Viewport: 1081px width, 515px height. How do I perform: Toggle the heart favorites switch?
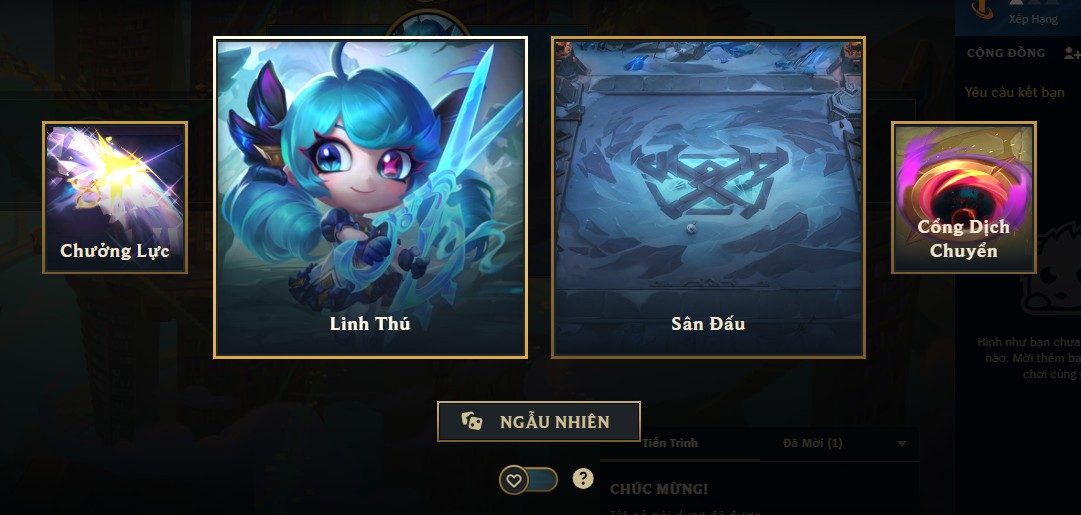click(x=528, y=480)
